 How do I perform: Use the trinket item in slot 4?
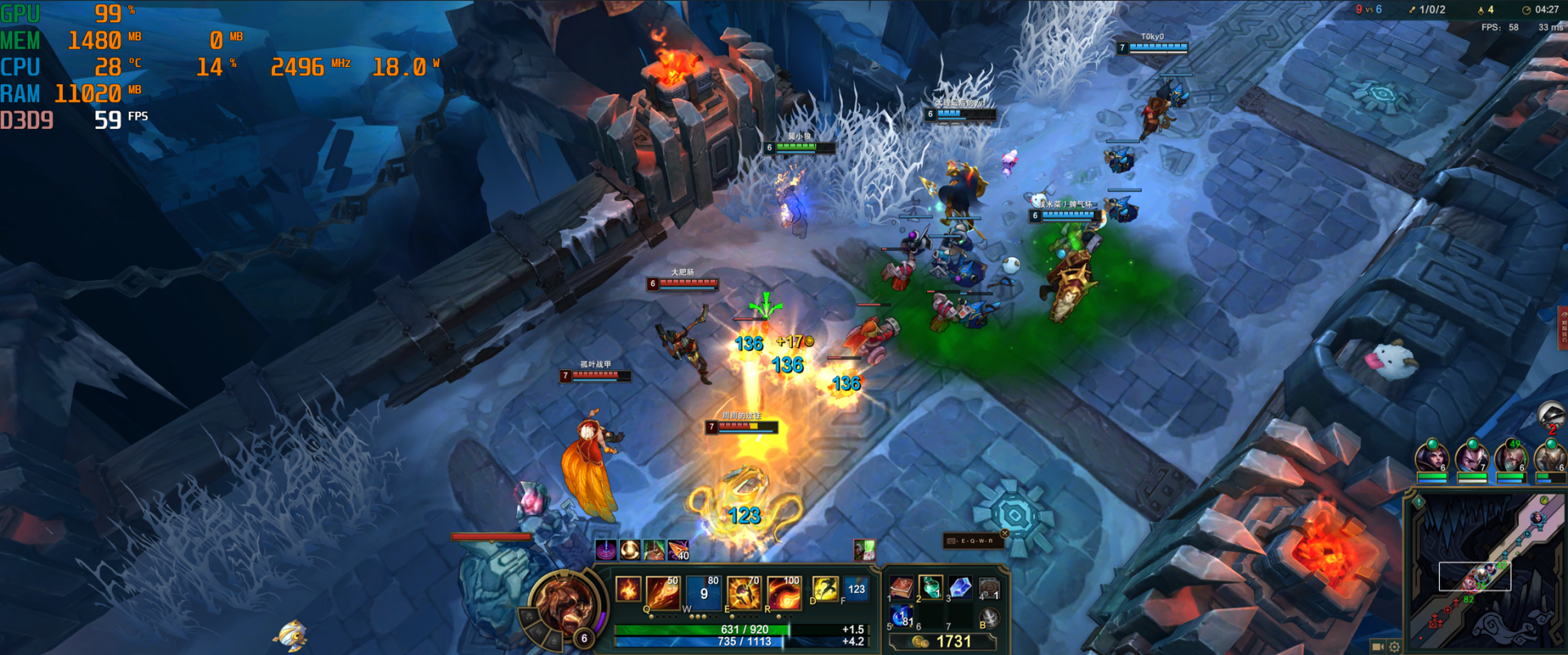click(x=990, y=587)
